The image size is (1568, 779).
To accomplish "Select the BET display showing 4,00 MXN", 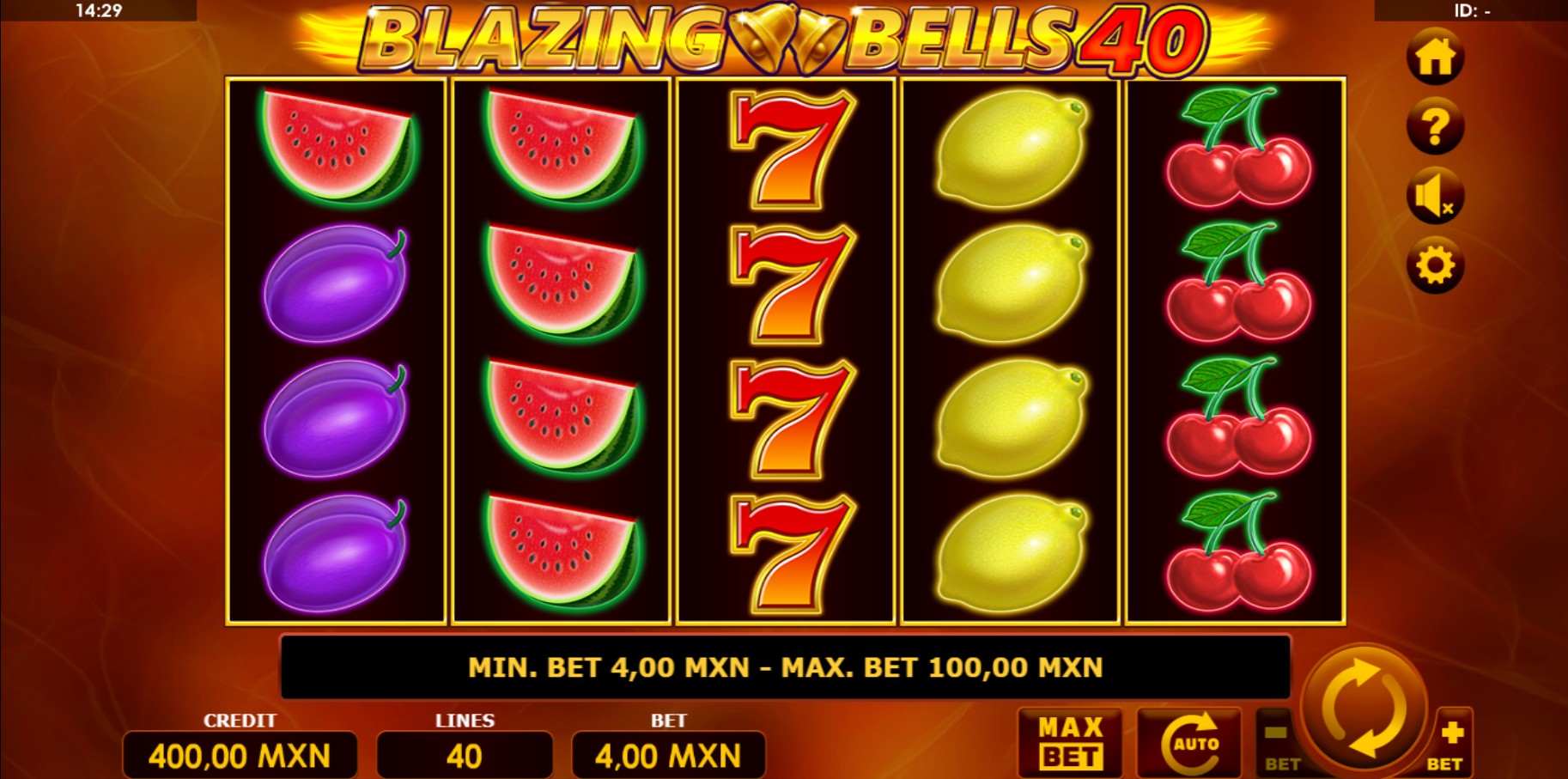I will tap(669, 755).
